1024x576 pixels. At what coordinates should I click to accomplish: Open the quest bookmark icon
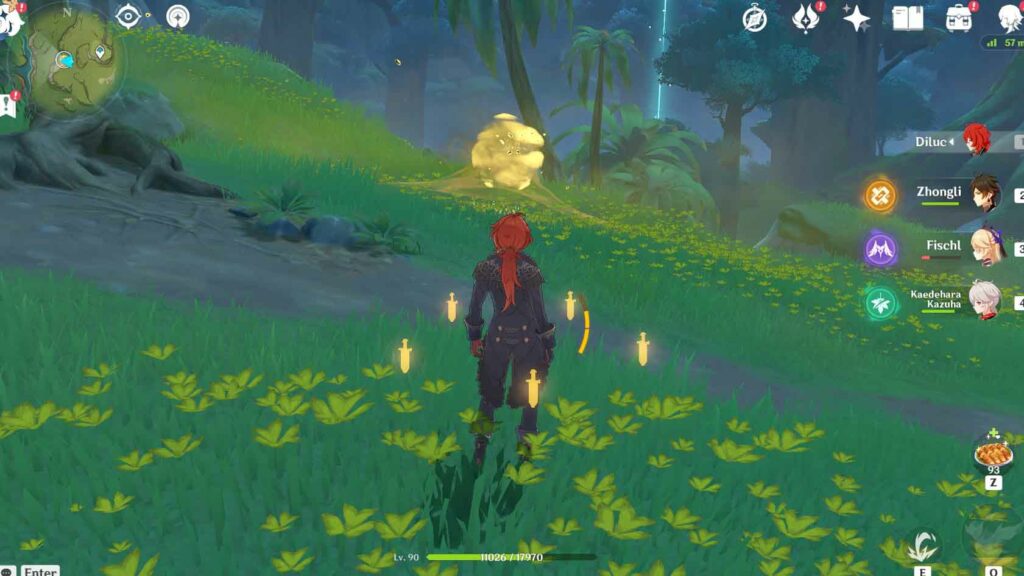(x=9, y=103)
